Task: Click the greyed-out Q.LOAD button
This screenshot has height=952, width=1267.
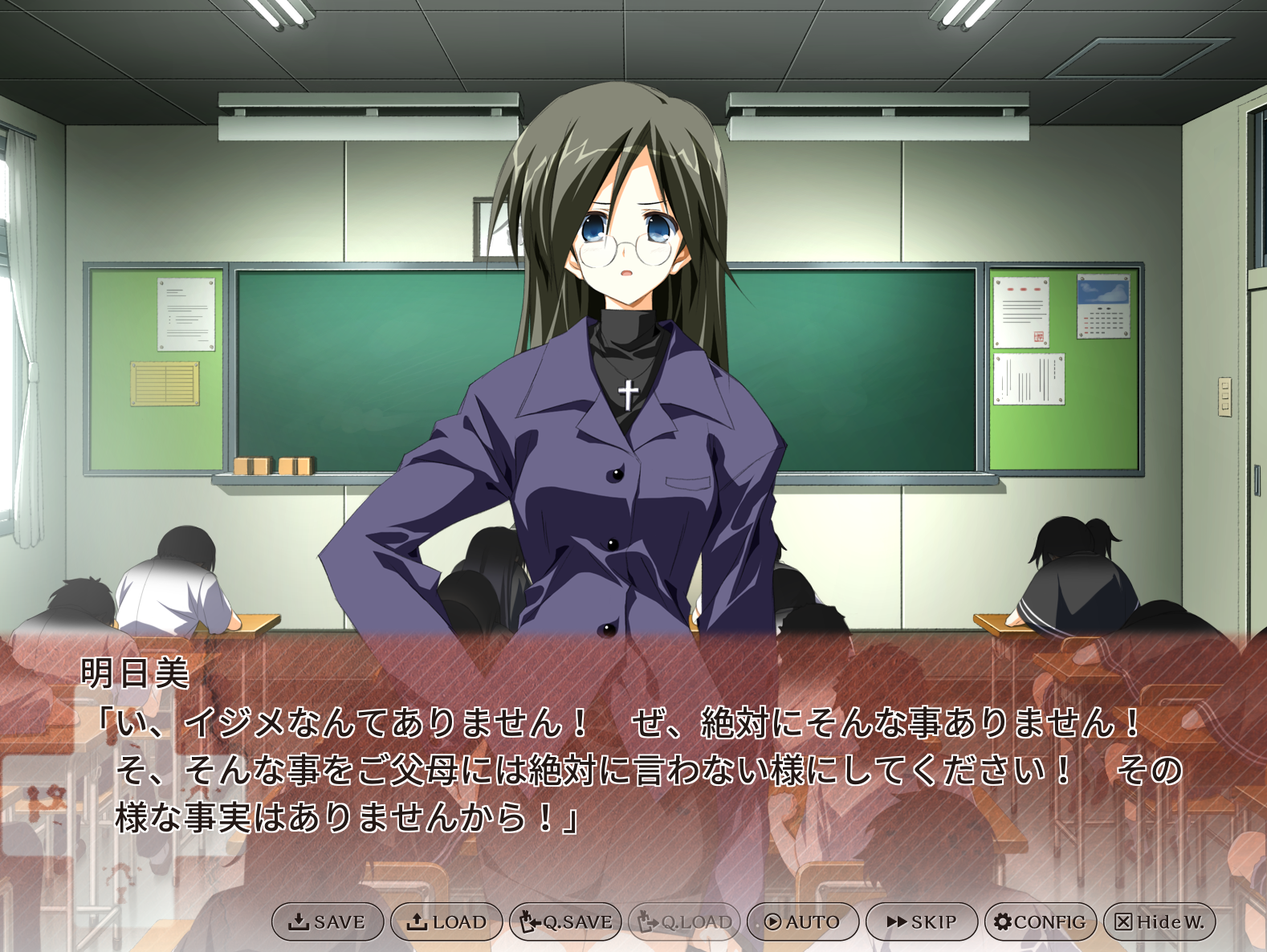Action: coord(684,921)
